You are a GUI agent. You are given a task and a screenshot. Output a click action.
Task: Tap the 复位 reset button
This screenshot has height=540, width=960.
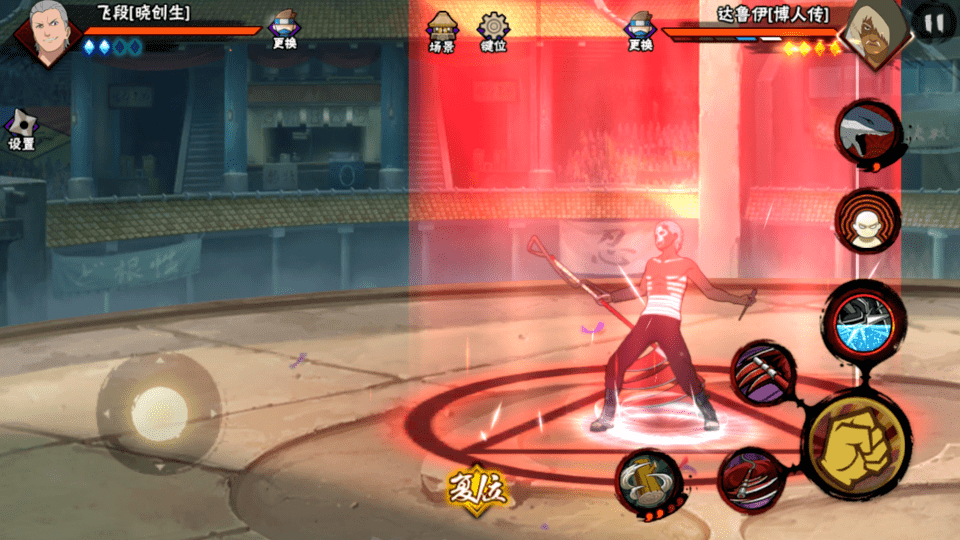click(x=478, y=490)
